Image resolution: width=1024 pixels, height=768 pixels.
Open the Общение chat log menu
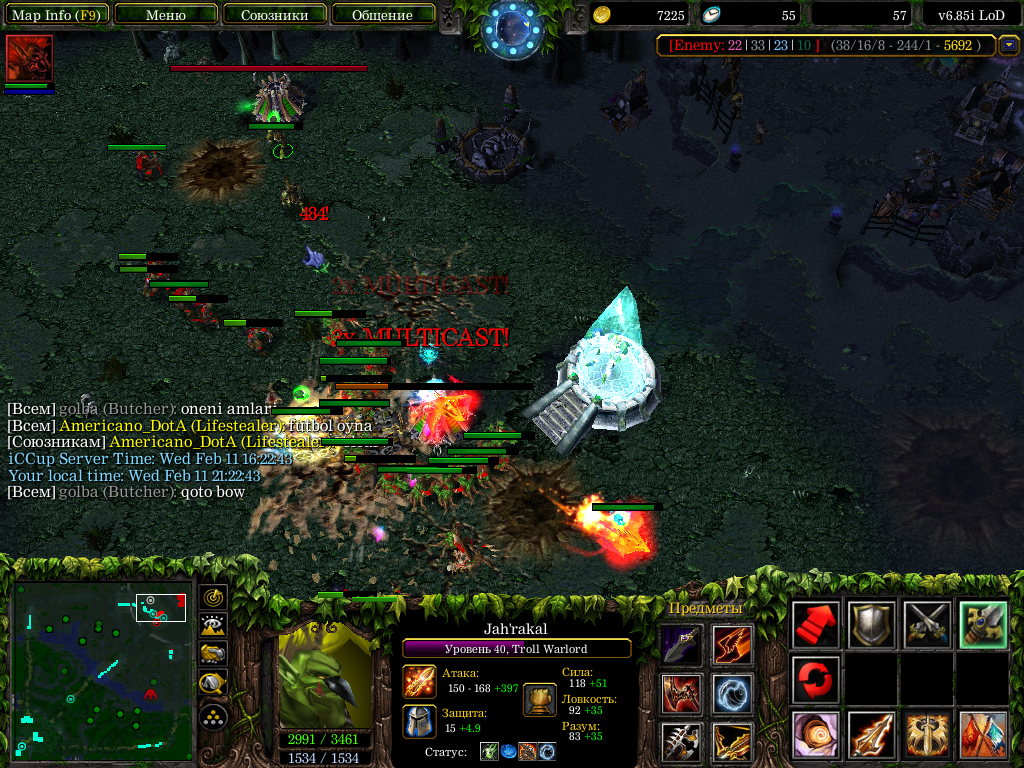coord(382,15)
